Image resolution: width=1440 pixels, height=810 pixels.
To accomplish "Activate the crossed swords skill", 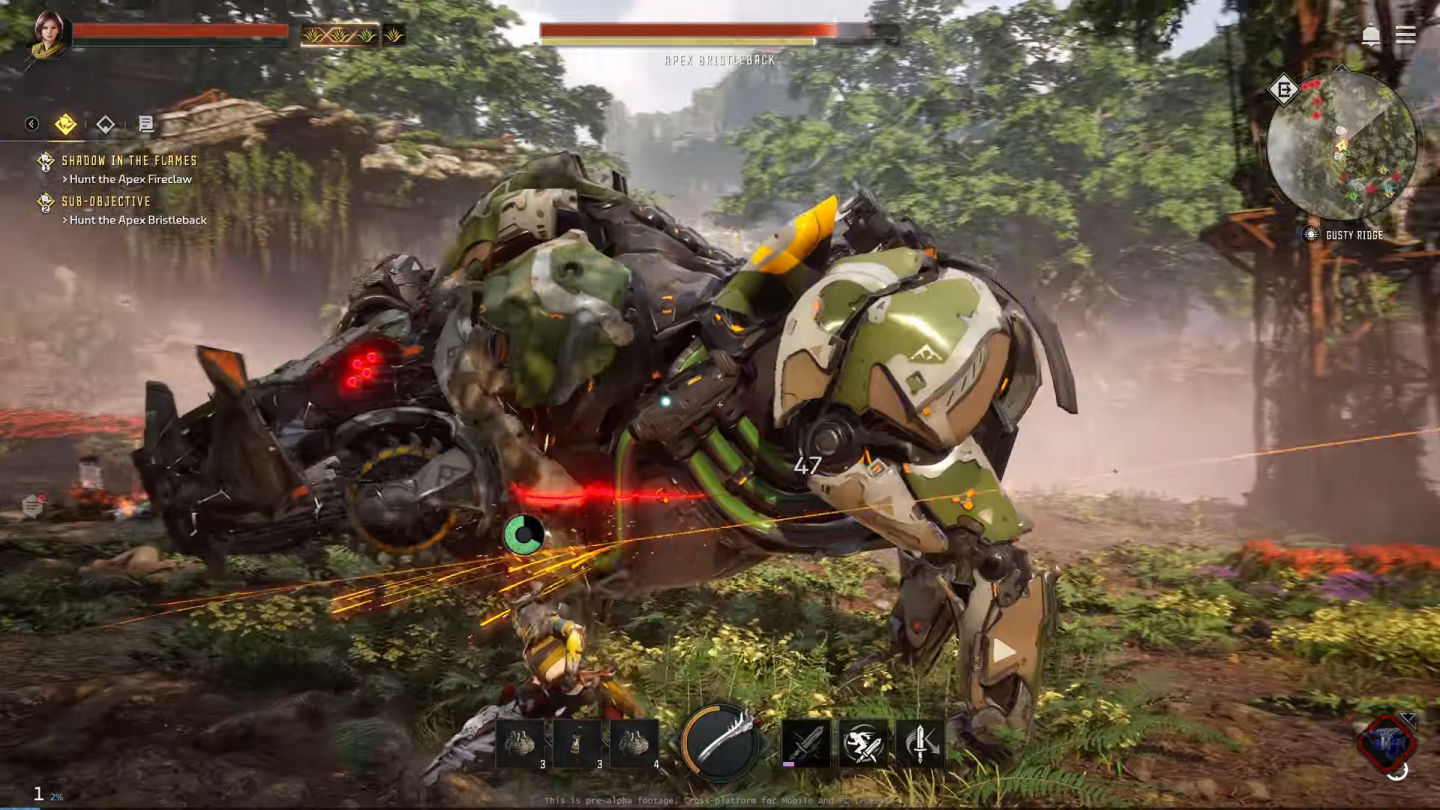I will [x=806, y=743].
